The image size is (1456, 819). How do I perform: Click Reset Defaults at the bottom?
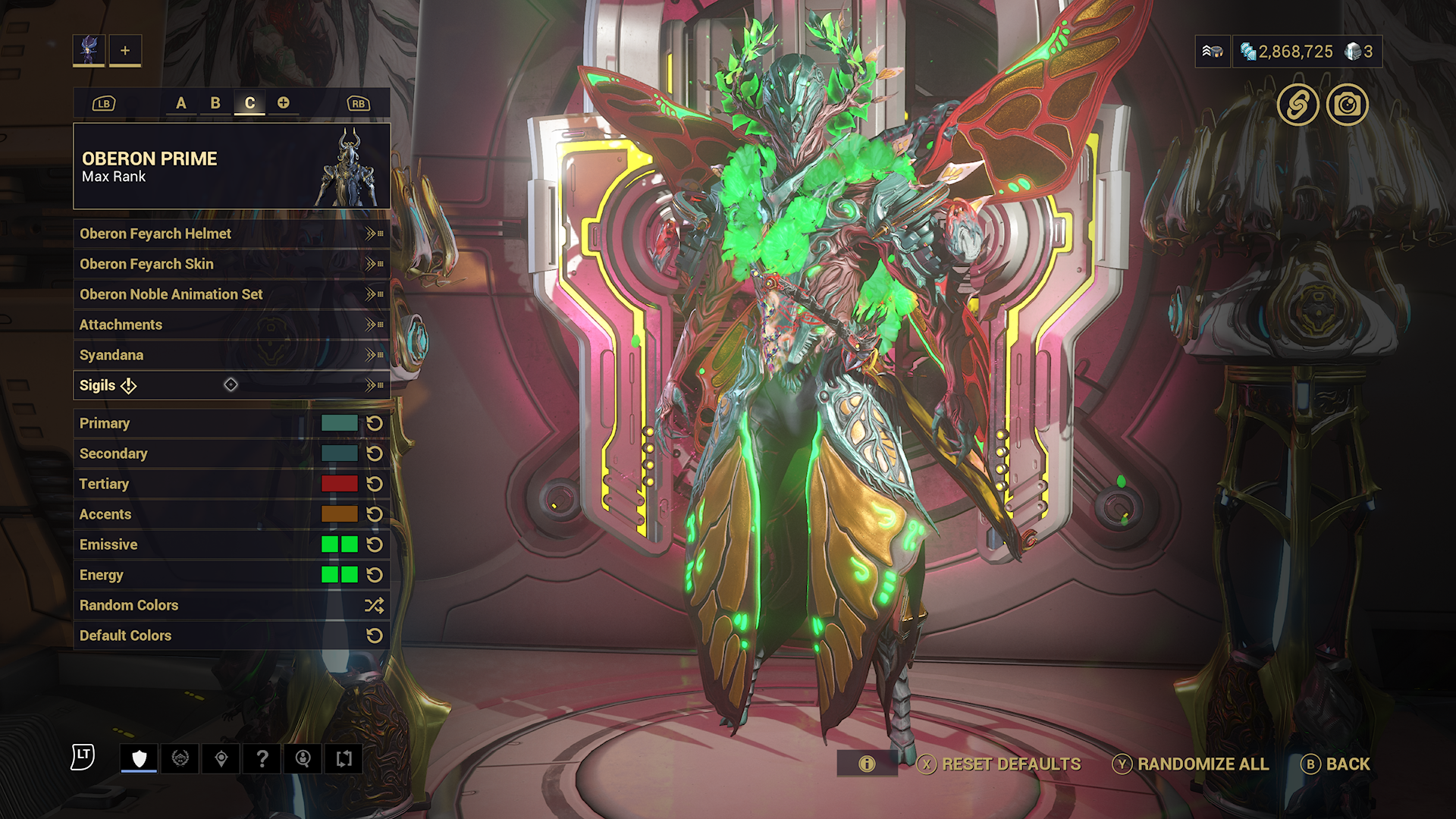pyautogui.click(x=999, y=764)
